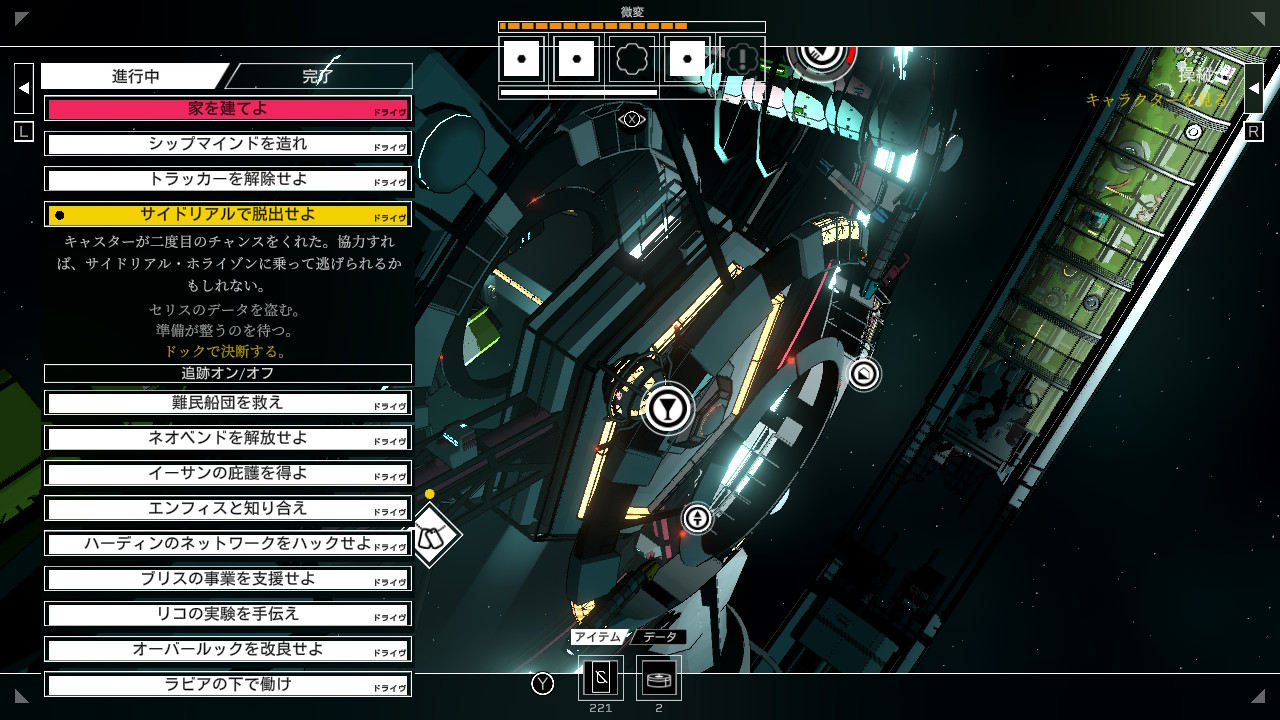Select the cocktail glass map marker
1280x720 pixels.
(668, 408)
